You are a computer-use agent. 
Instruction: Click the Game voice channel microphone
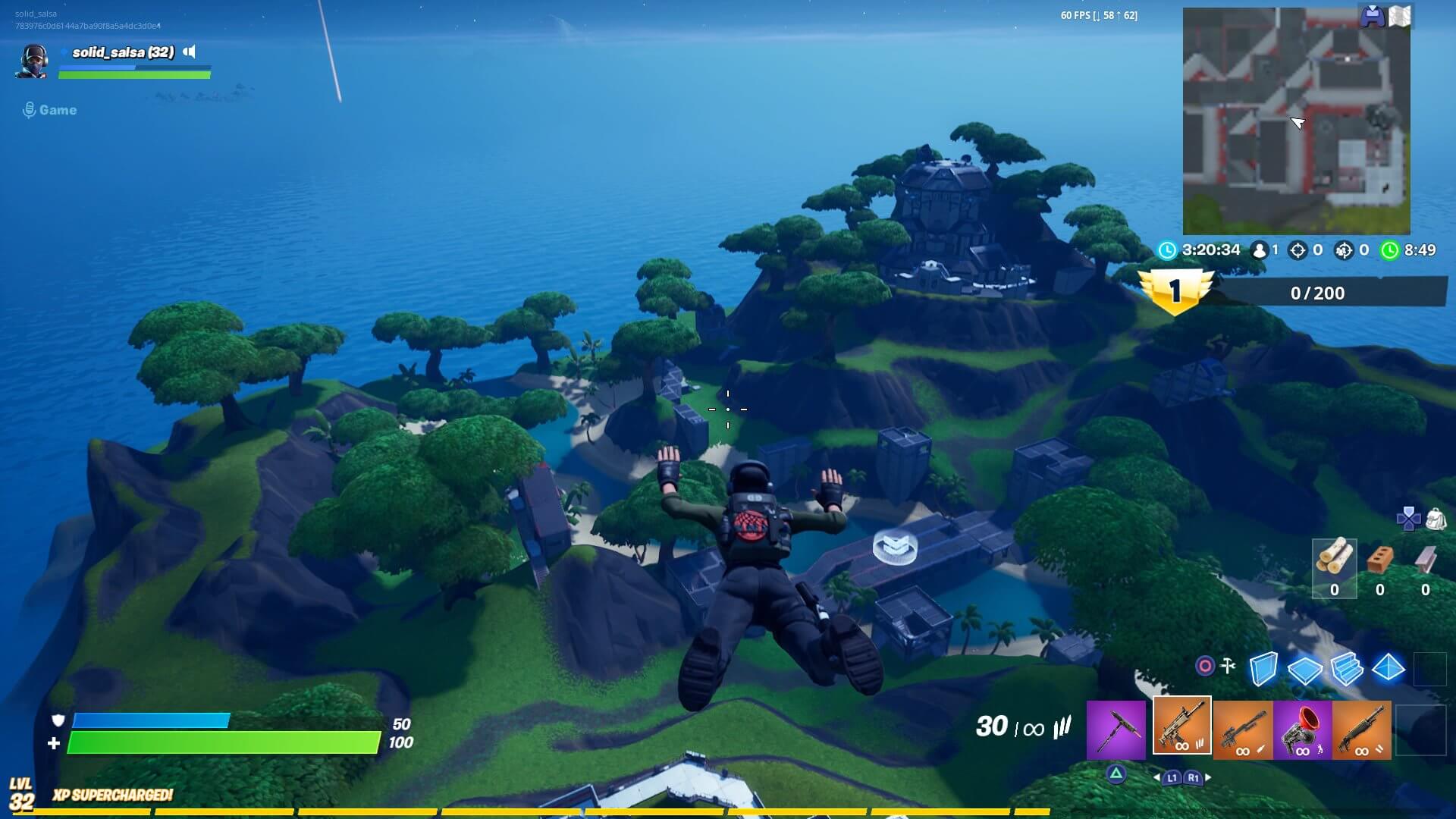point(30,111)
